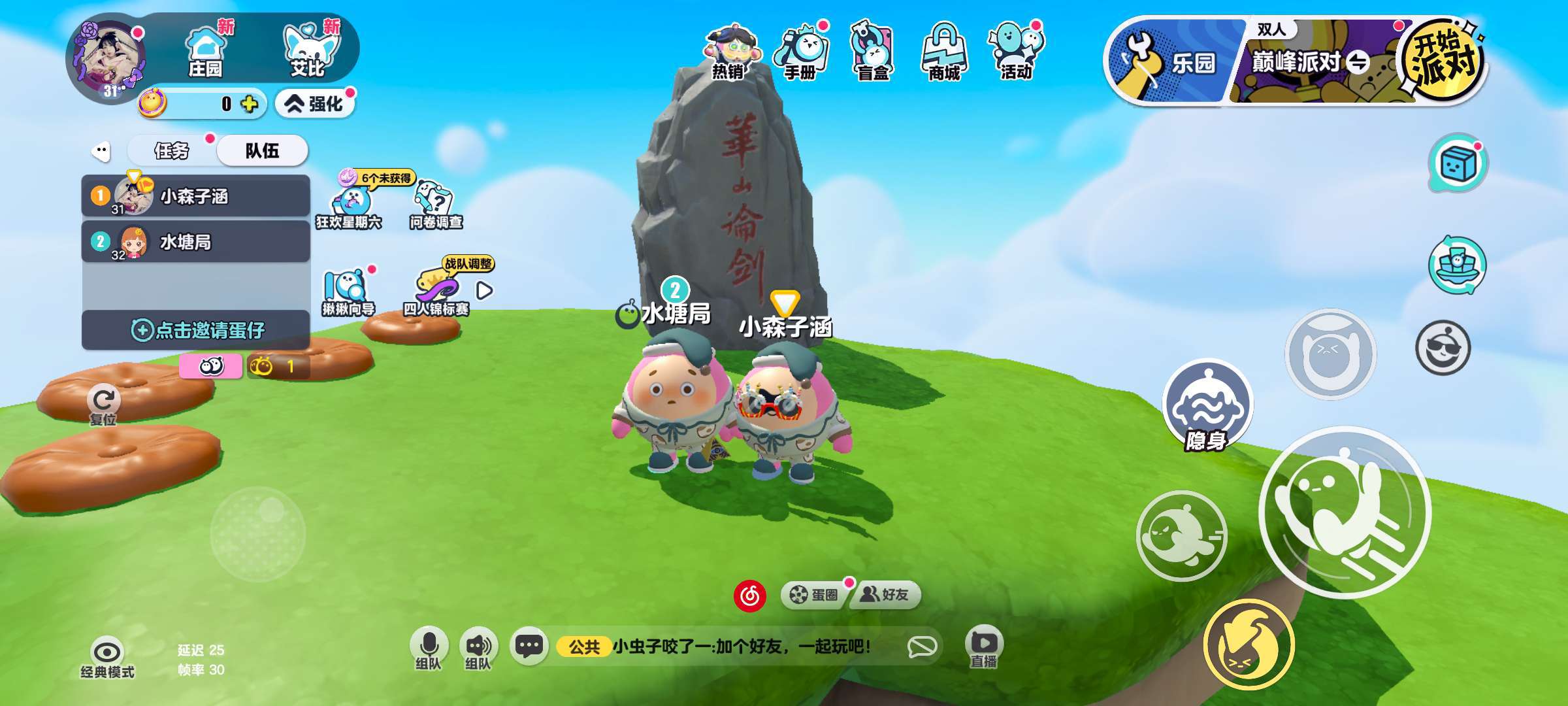
Task: Open the 四人锦标赛 tournament event
Action: (436, 292)
